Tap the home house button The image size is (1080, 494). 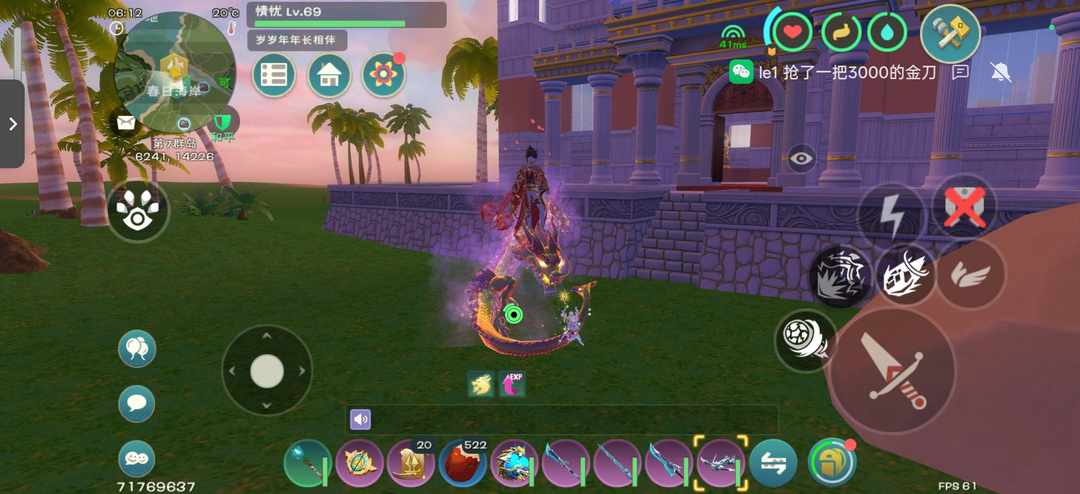point(328,76)
